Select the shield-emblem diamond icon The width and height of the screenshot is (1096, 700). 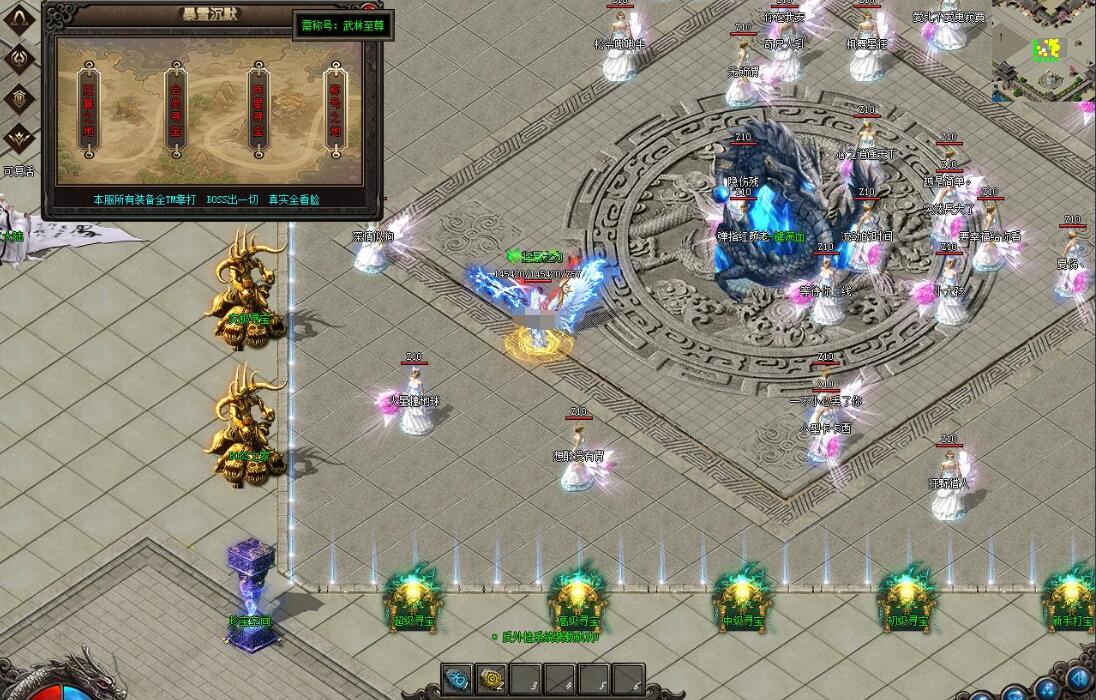(x=19, y=98)
